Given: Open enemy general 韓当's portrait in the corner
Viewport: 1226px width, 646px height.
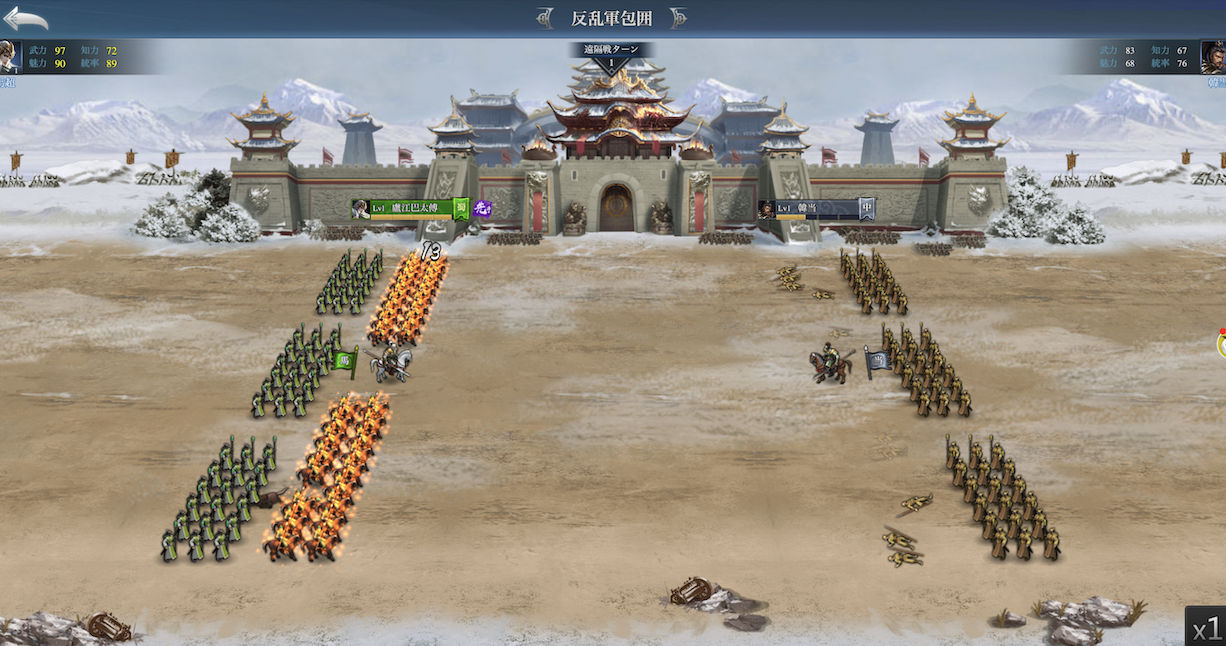Looking at the screenshot, I should 1214,57.
